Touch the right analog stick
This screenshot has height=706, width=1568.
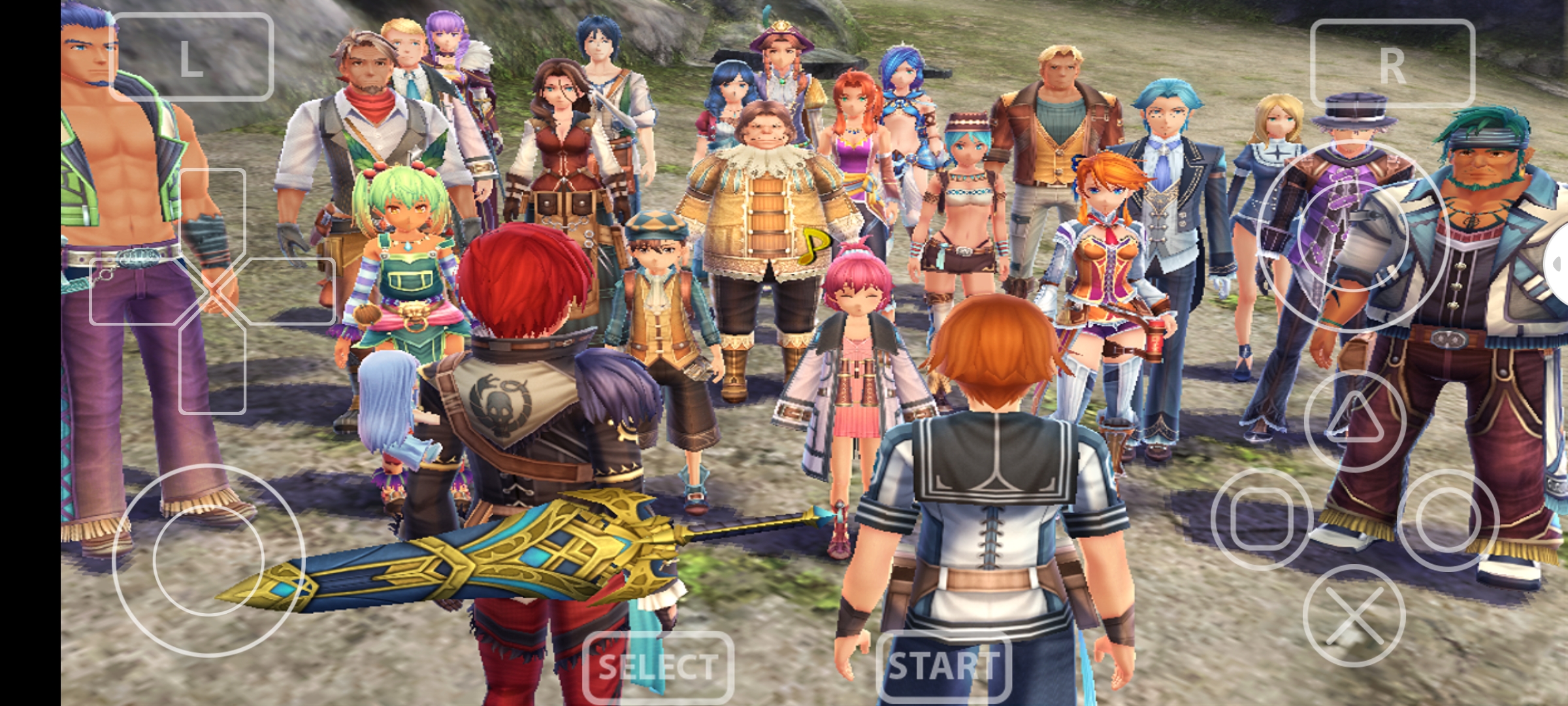click(x=1352, y=237)
